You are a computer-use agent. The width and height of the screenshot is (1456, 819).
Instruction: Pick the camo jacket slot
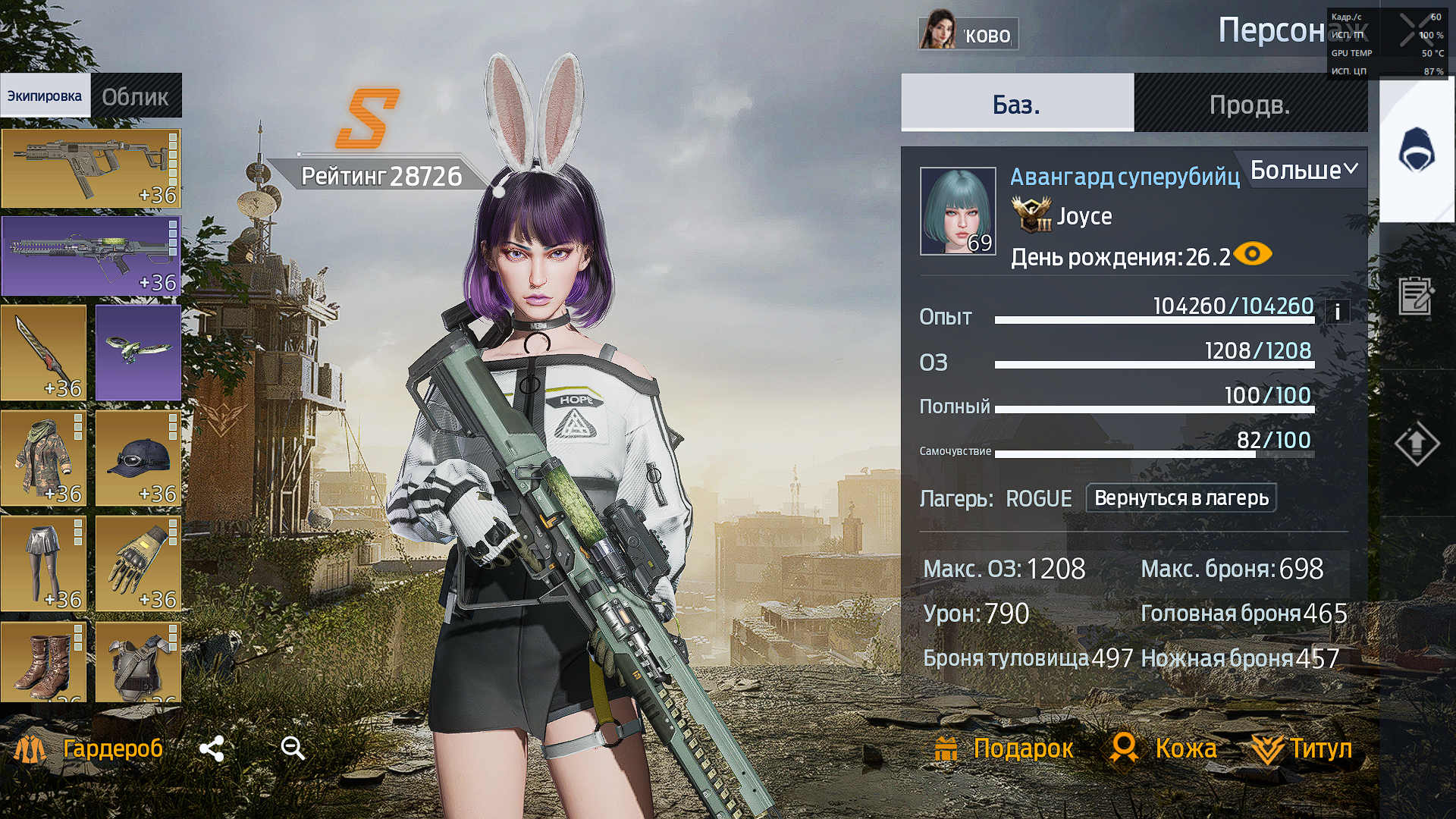[43, 458]
